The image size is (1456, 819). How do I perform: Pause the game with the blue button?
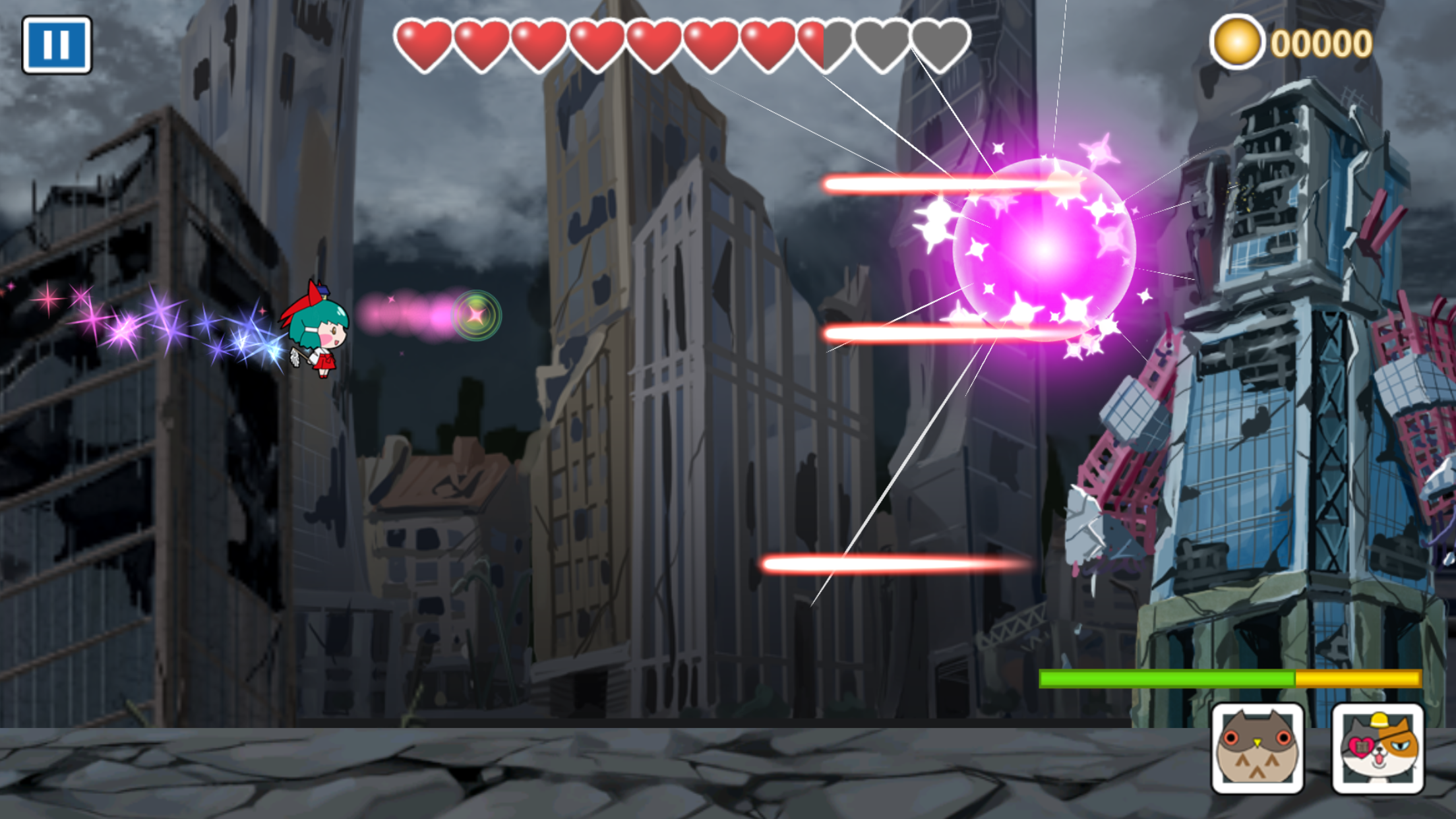tap(57, 45)
